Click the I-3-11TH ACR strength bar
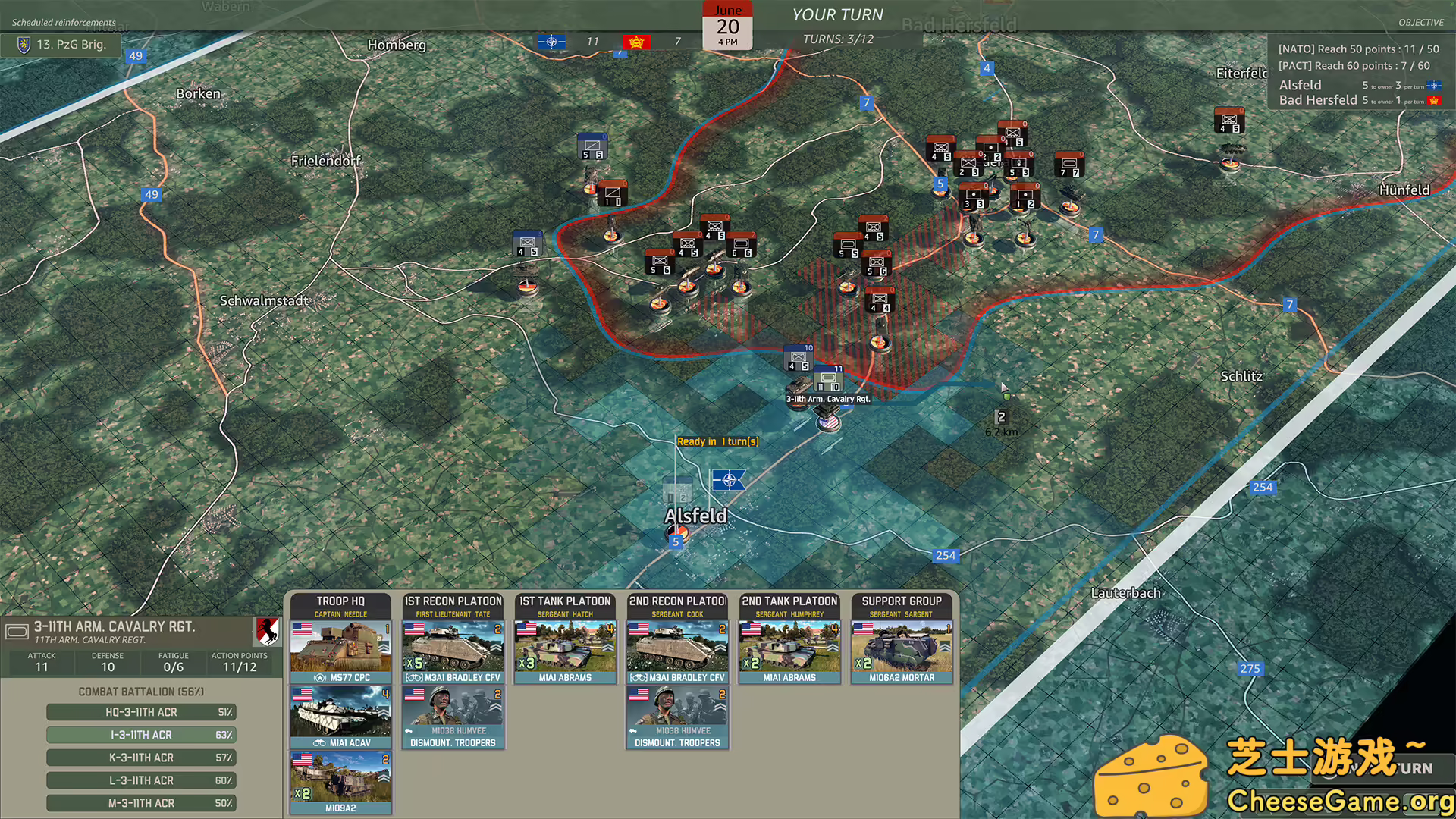This screenshot has height=819, width=1456. pyautogui.click(x=141, y=734)
